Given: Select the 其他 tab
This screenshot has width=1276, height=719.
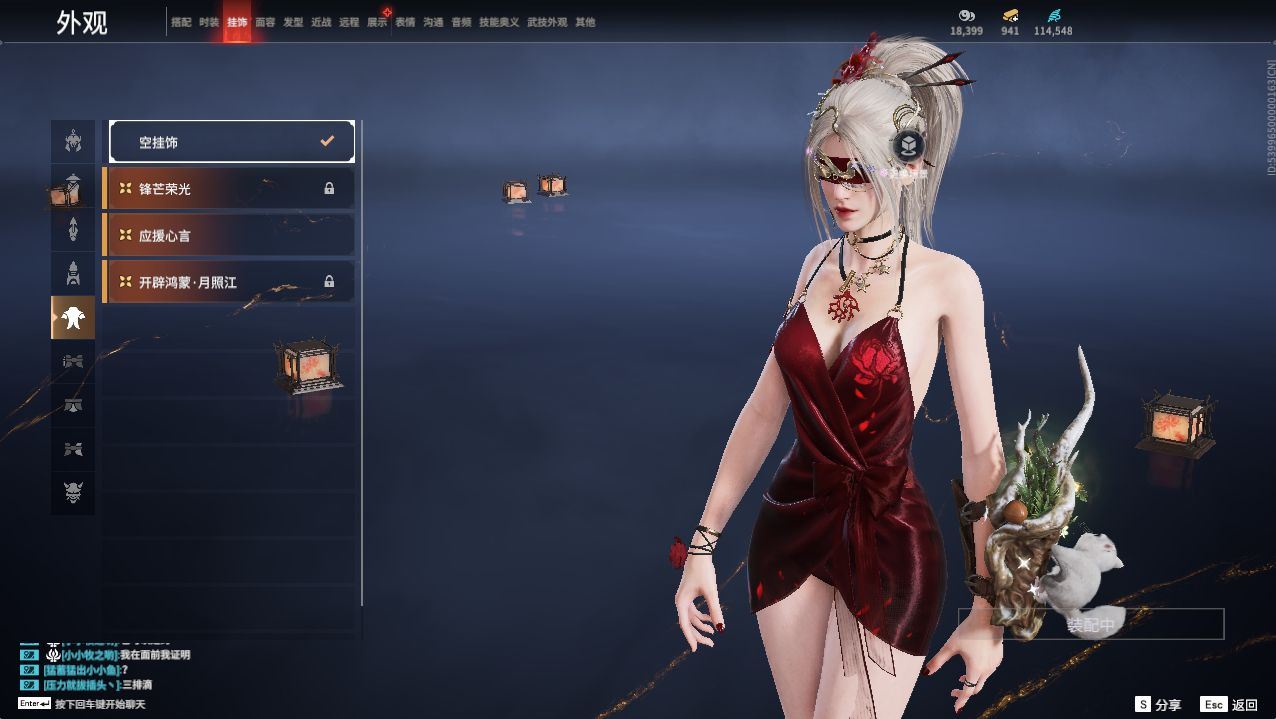Looking at the screenshot, I should tap(585, 22).
